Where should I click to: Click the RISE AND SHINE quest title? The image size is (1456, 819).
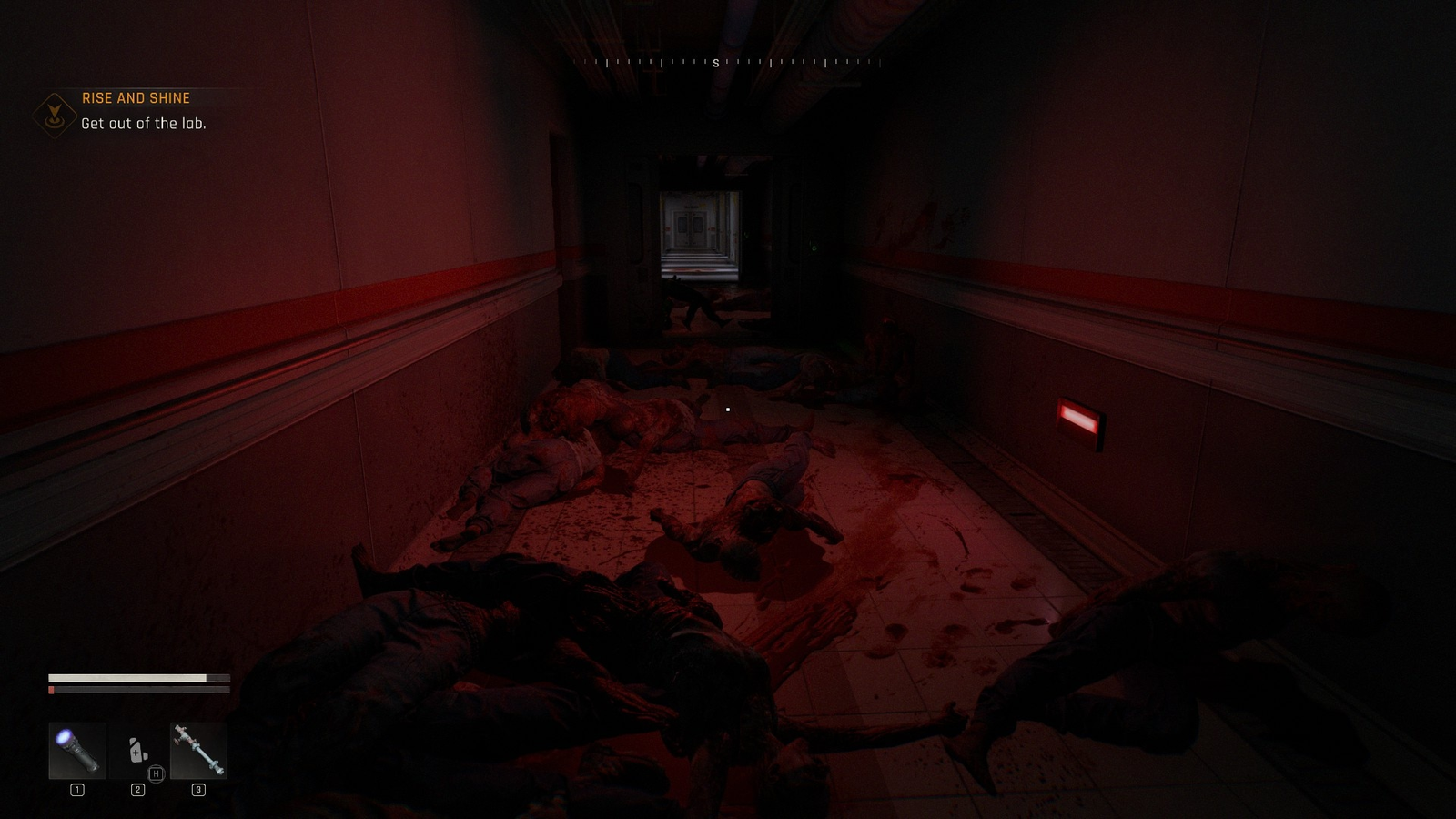136,97
